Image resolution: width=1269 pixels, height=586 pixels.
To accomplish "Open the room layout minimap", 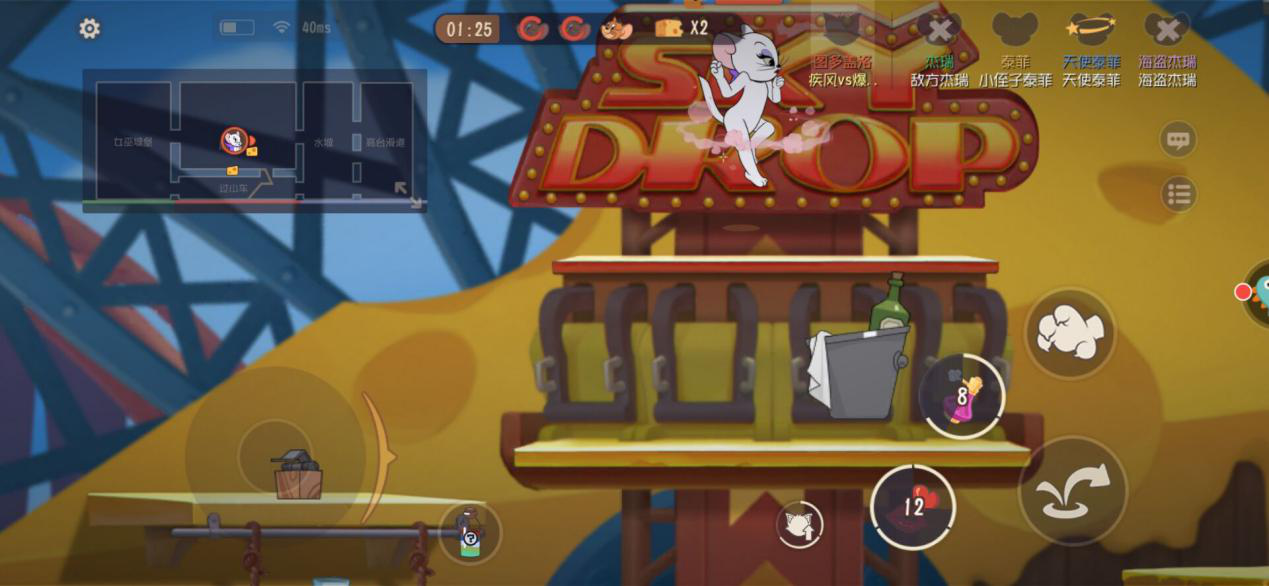I will (x=254, y=138).
